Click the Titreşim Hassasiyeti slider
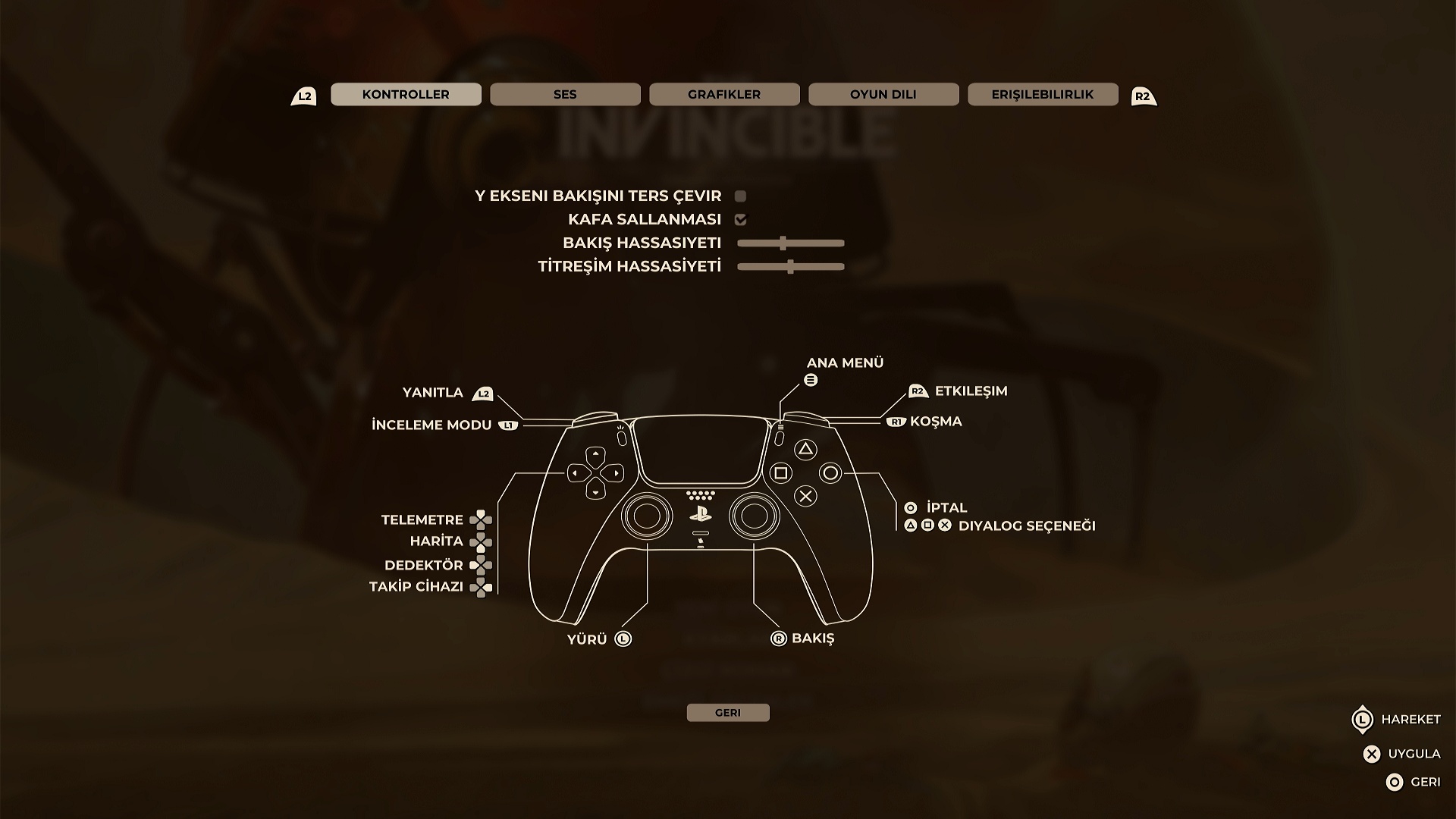This screenshot has height=819, width=1456. (x=790, y=267)
